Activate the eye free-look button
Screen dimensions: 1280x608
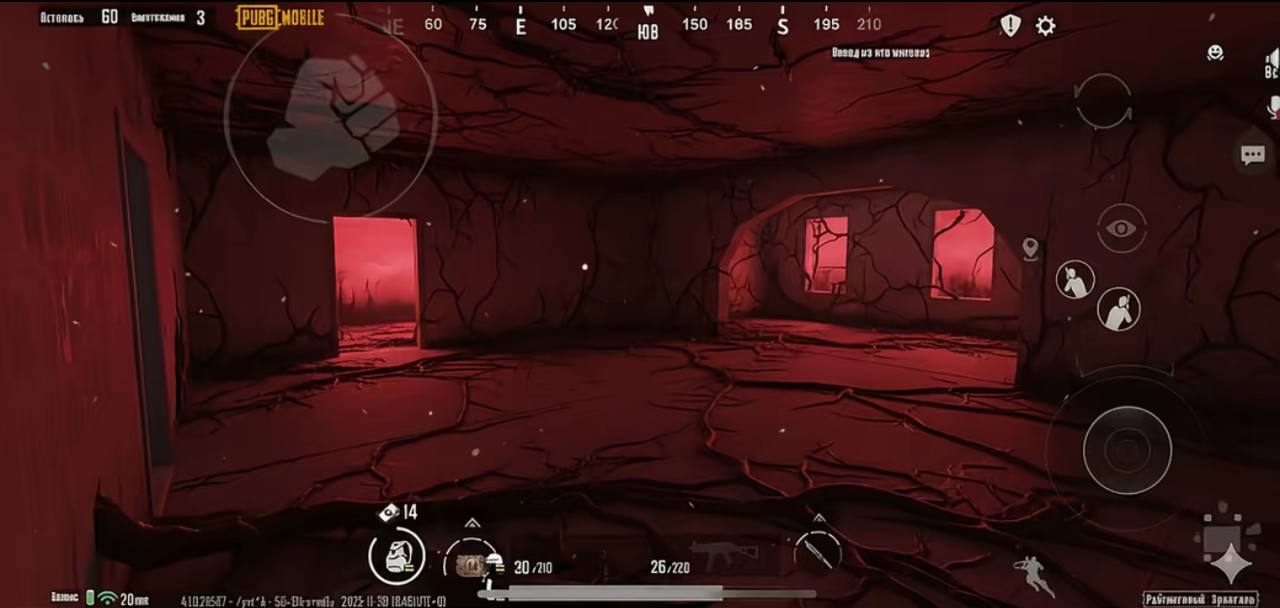point(1121,229)
